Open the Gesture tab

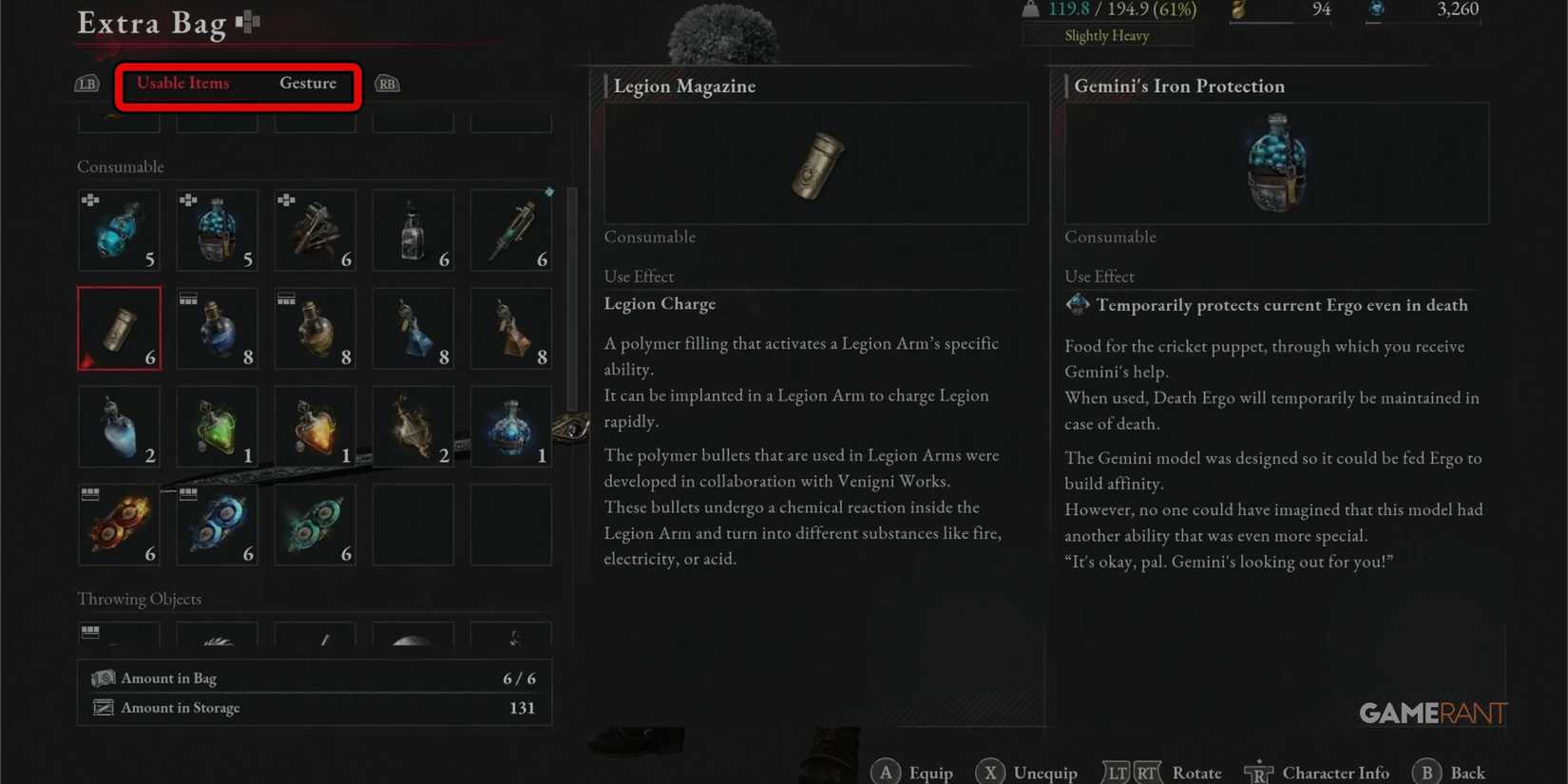308,83
